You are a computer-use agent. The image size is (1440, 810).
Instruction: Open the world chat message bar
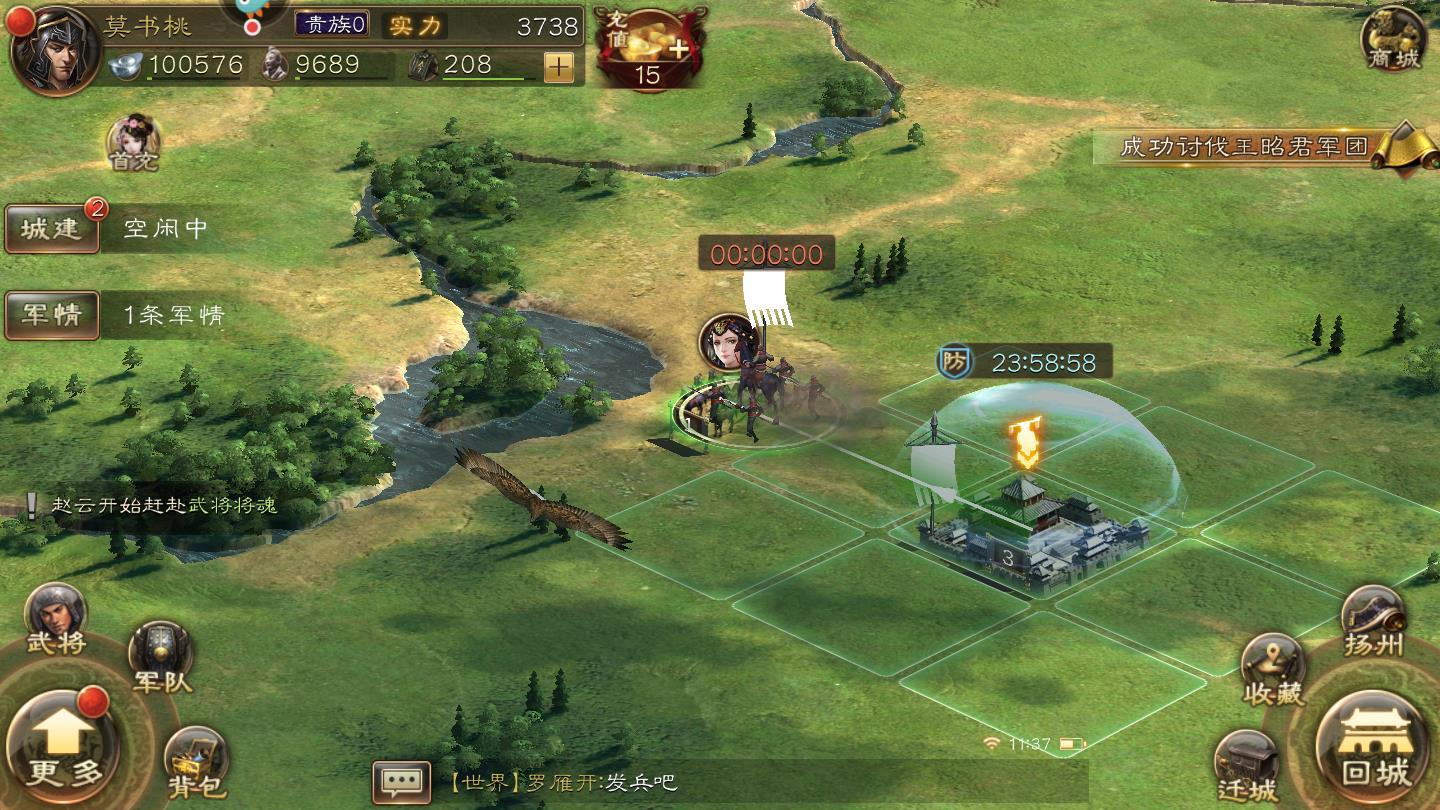point(760,782)
